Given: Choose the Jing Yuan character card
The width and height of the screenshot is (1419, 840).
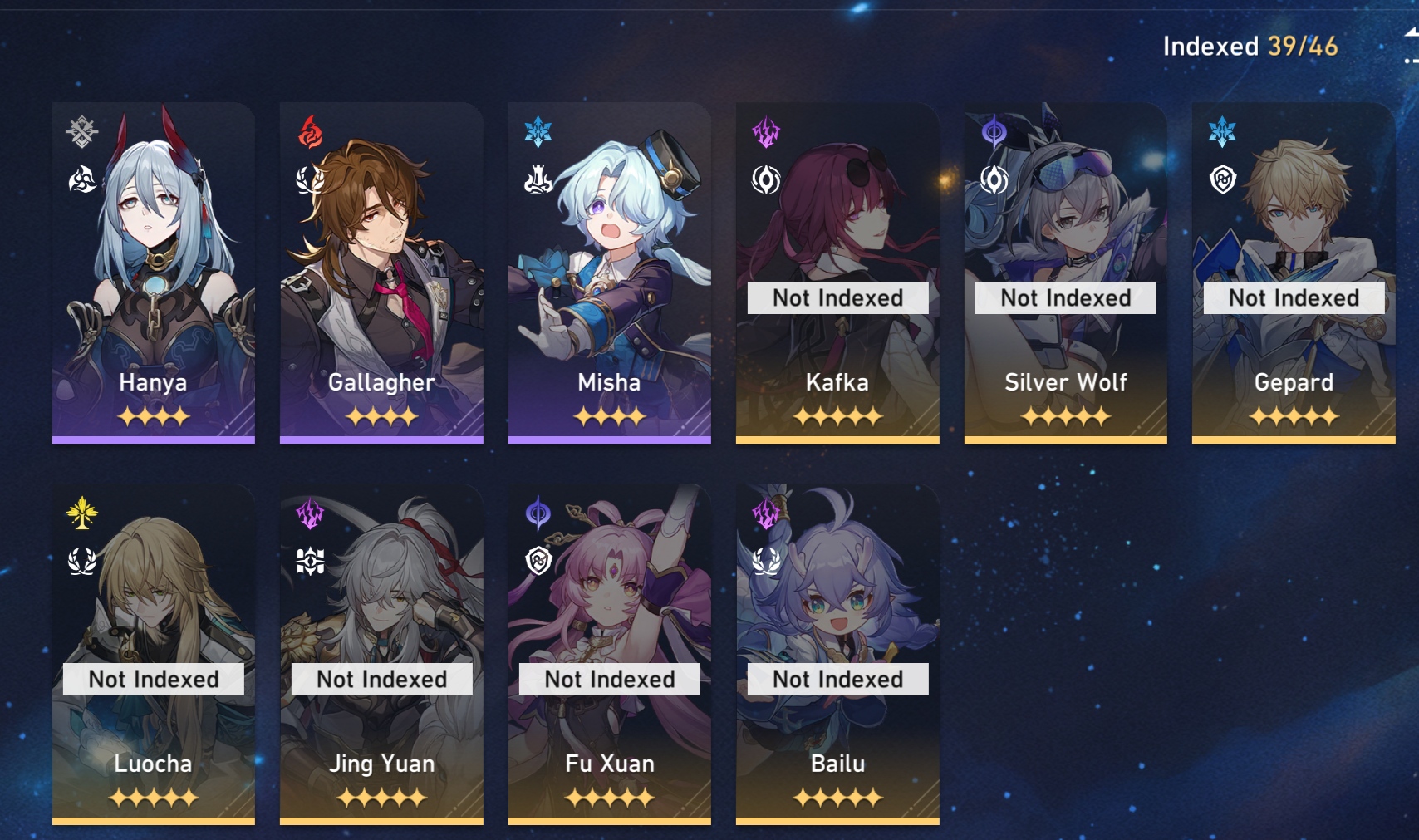Looking at the screenshot, I should click(x=381, y=654).
